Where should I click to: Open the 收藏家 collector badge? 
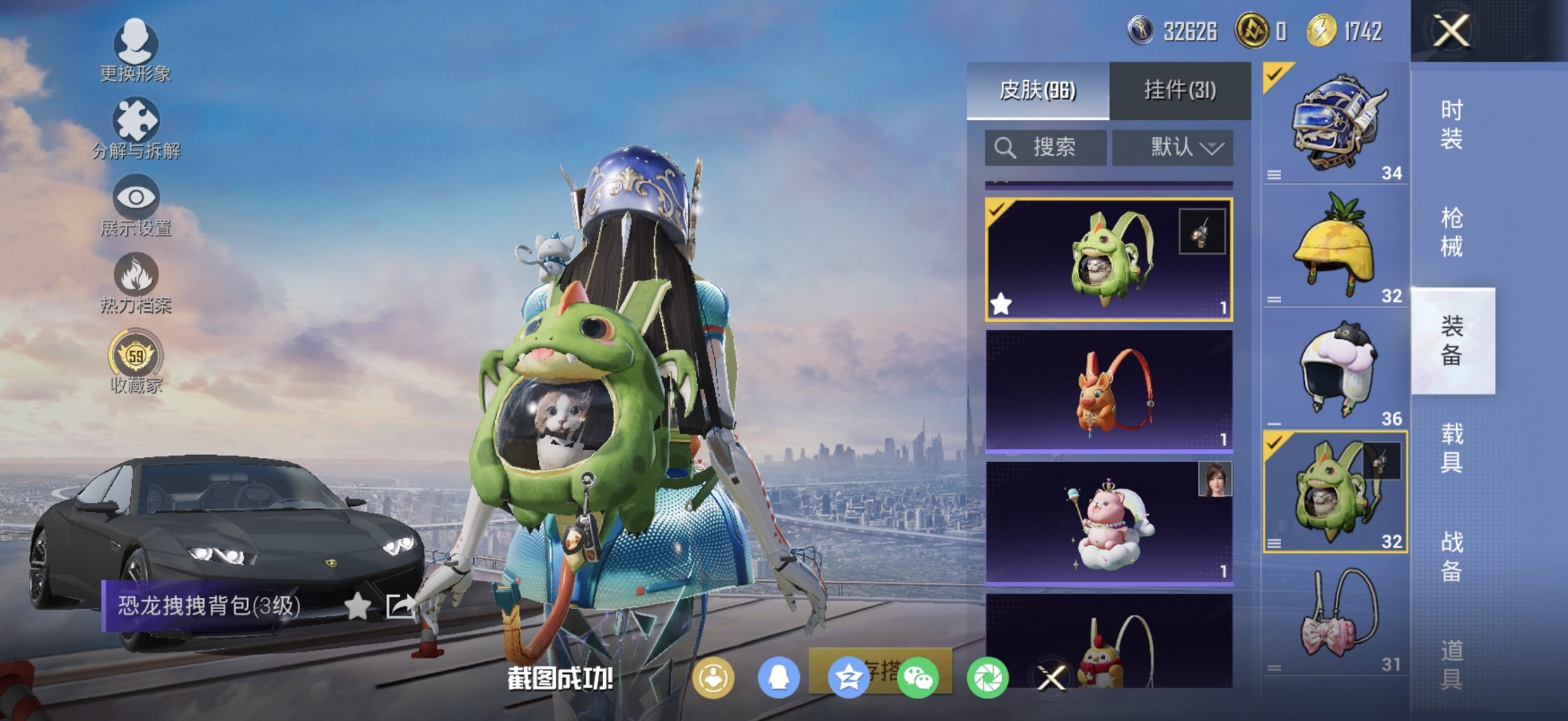pyautogui.click(x=136, y=363)
